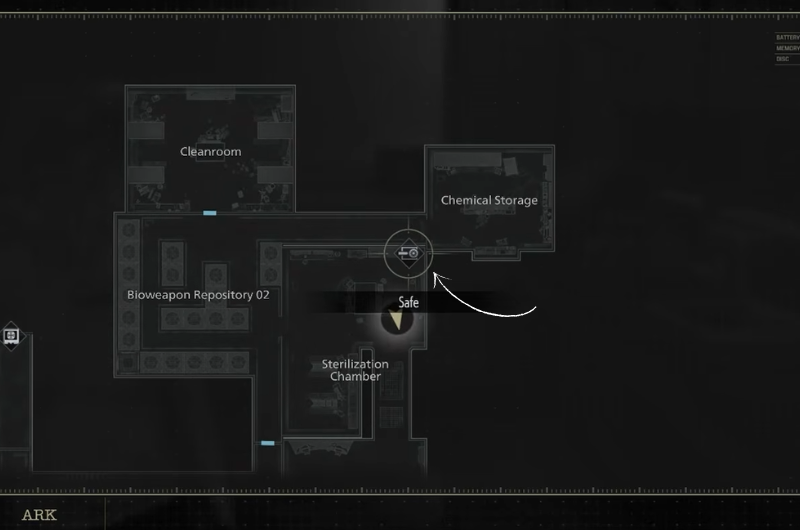Select the Disc legend entry

pos(783,59)
